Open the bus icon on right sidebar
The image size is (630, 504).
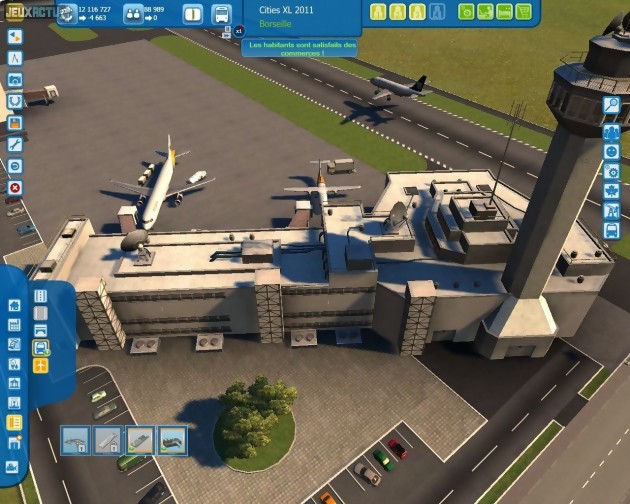611,231
